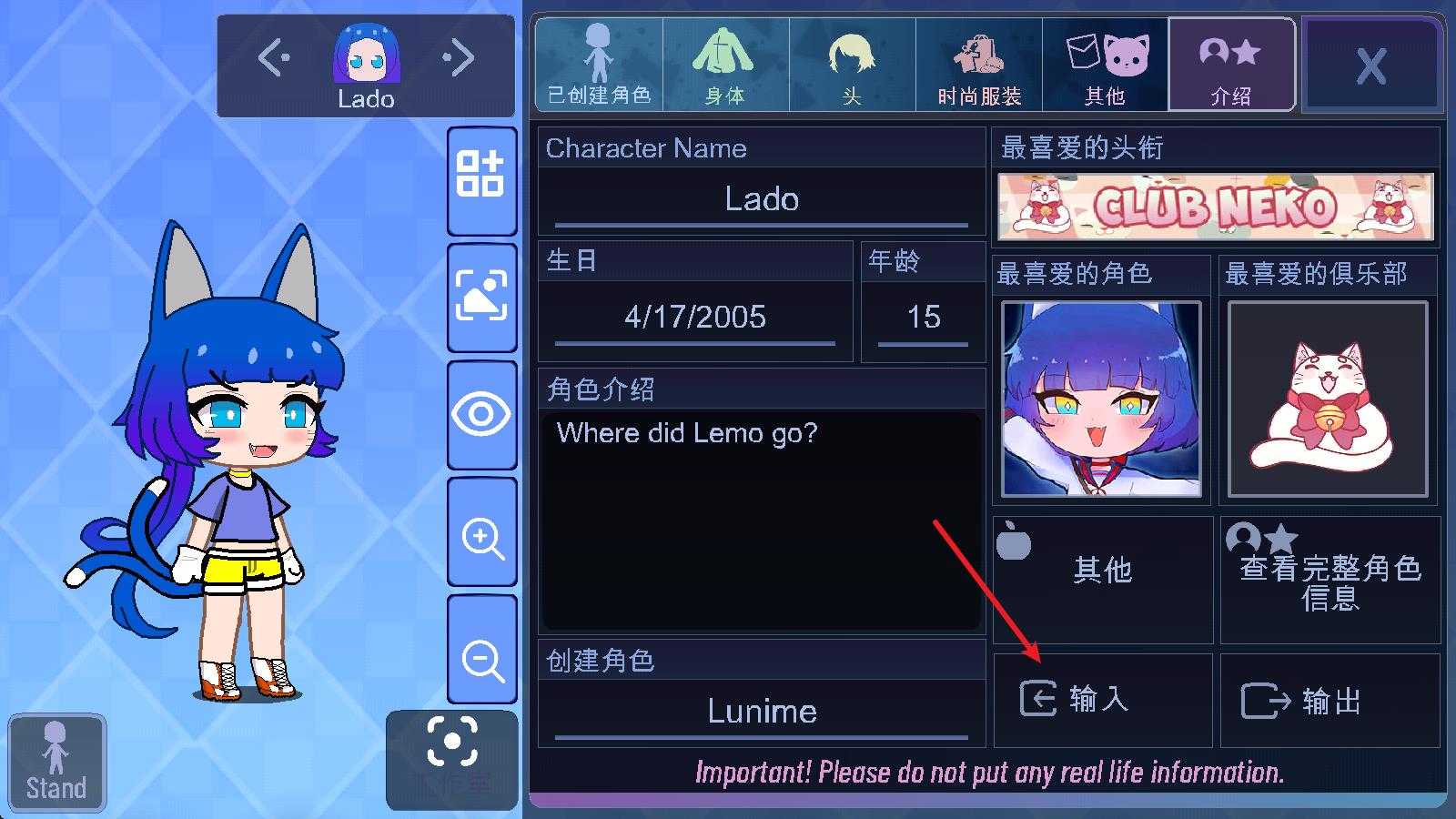The height and width of the screenshot is (819, 1456).
Task: Zoom in with the magnifier plus button
Action: click(482, 537)
